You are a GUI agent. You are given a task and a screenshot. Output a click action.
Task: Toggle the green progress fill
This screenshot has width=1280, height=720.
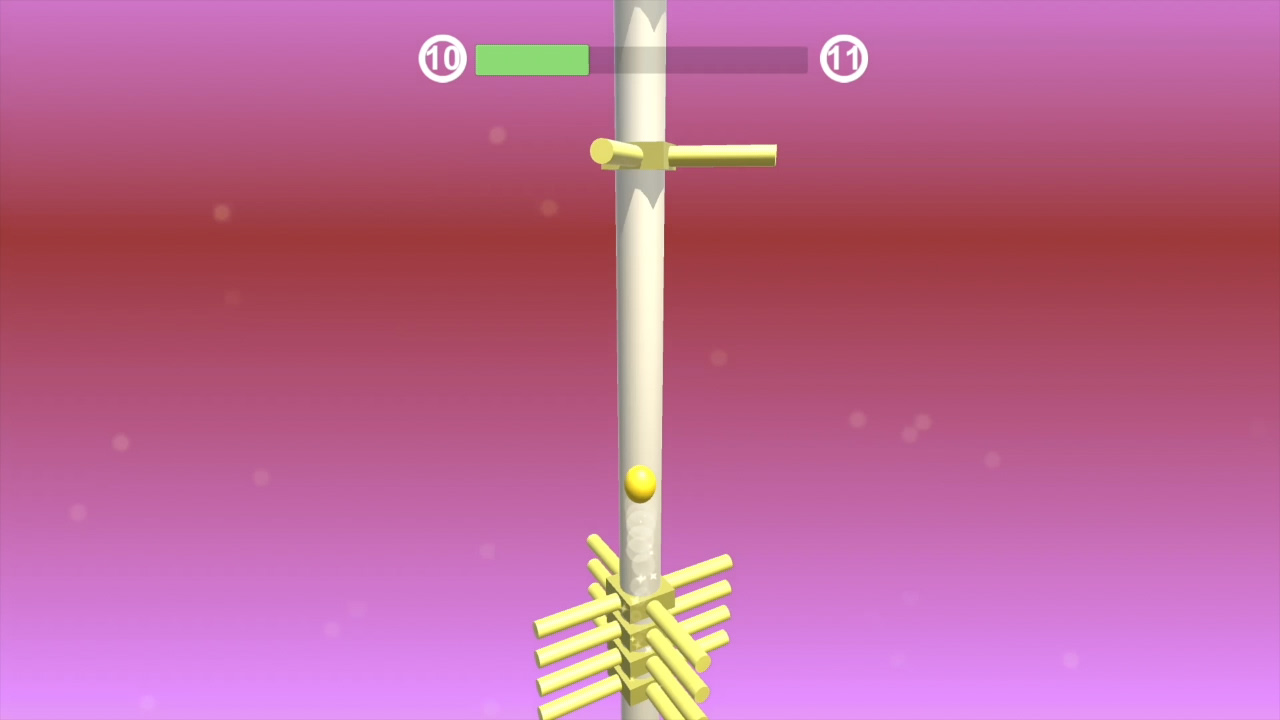(x=532, y=60)
